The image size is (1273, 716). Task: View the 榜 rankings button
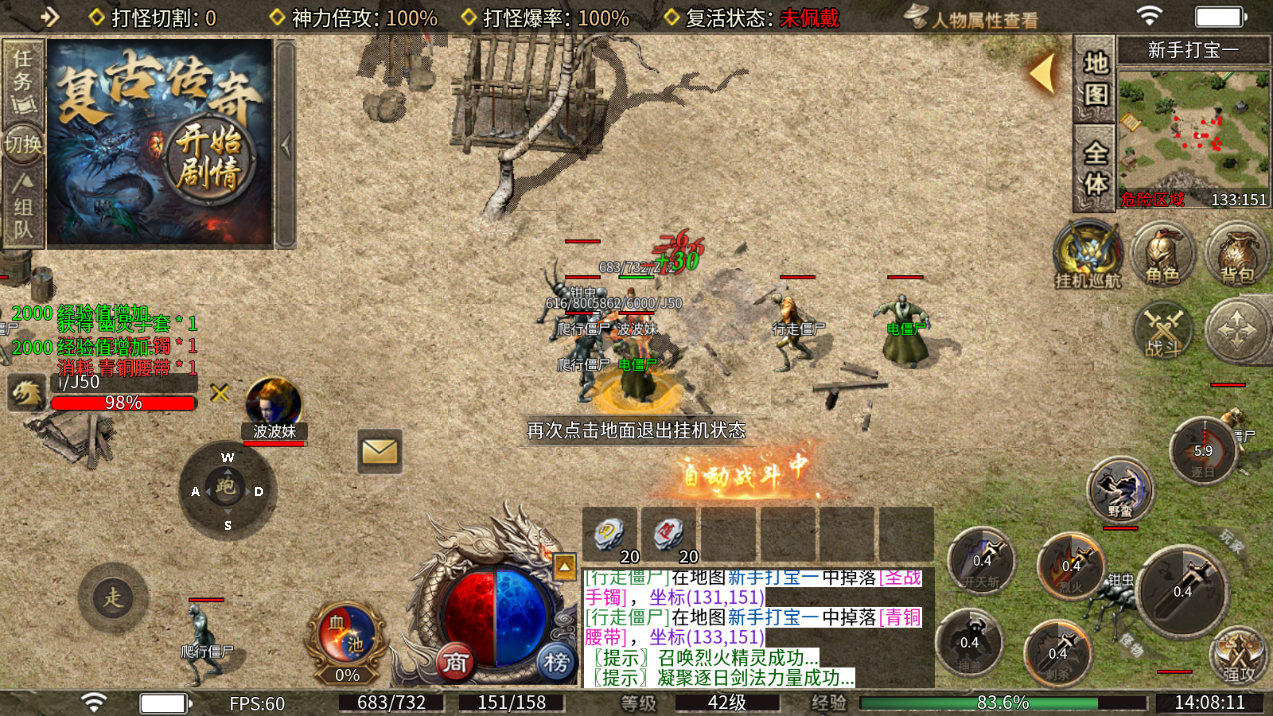(x=556, y=662)
